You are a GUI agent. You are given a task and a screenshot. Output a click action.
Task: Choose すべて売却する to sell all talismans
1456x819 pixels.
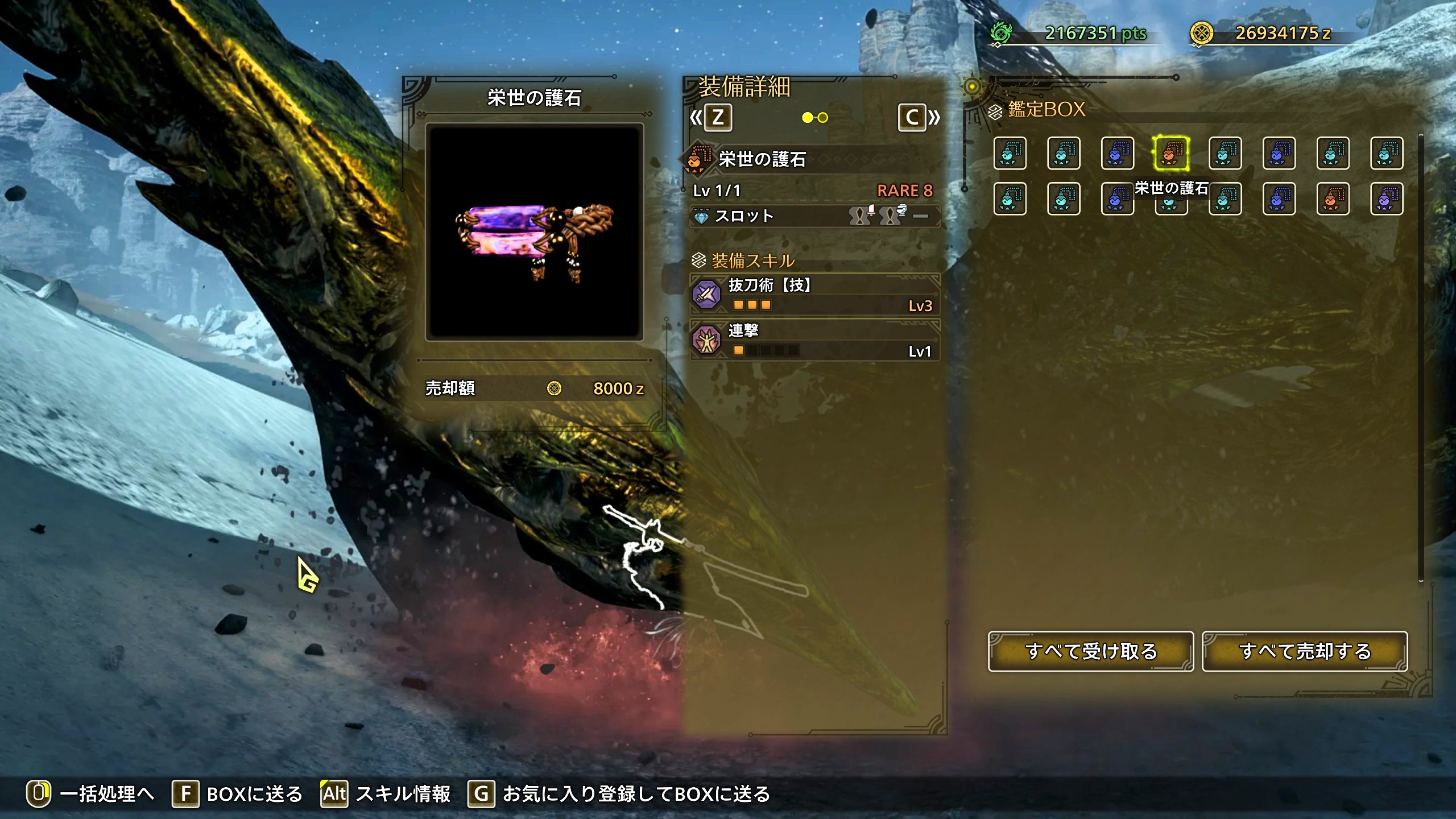[x=1305, y=651]
